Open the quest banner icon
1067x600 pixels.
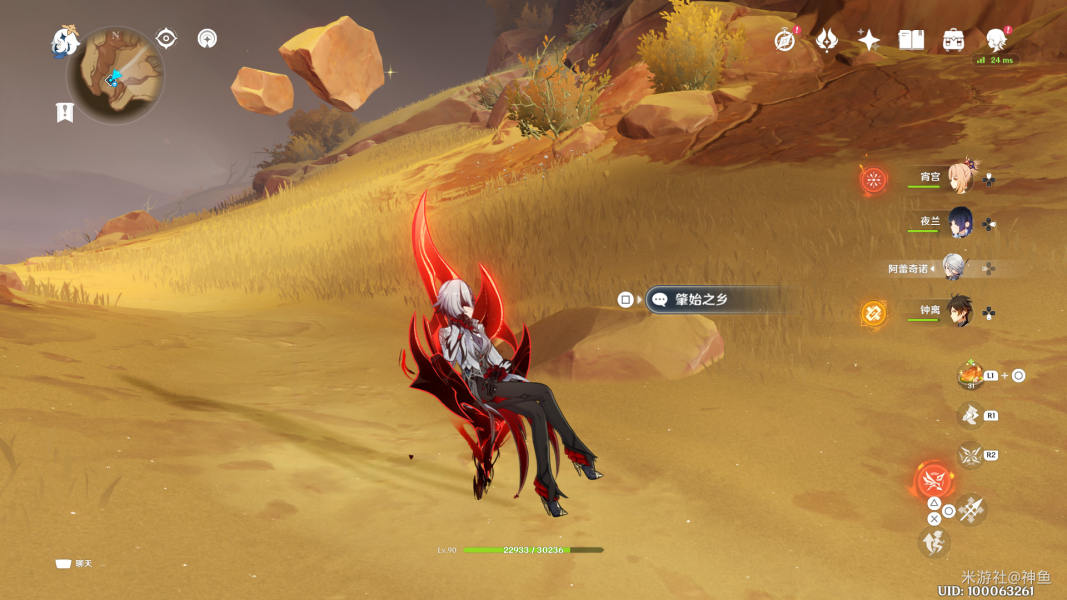(x=65, y=112)
